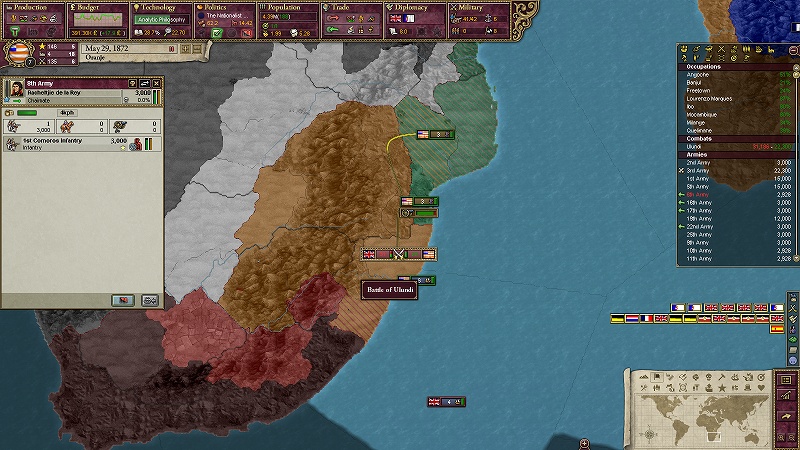Open the Population tab
This screenshot has height=450, width=800.
coord(288,7)
